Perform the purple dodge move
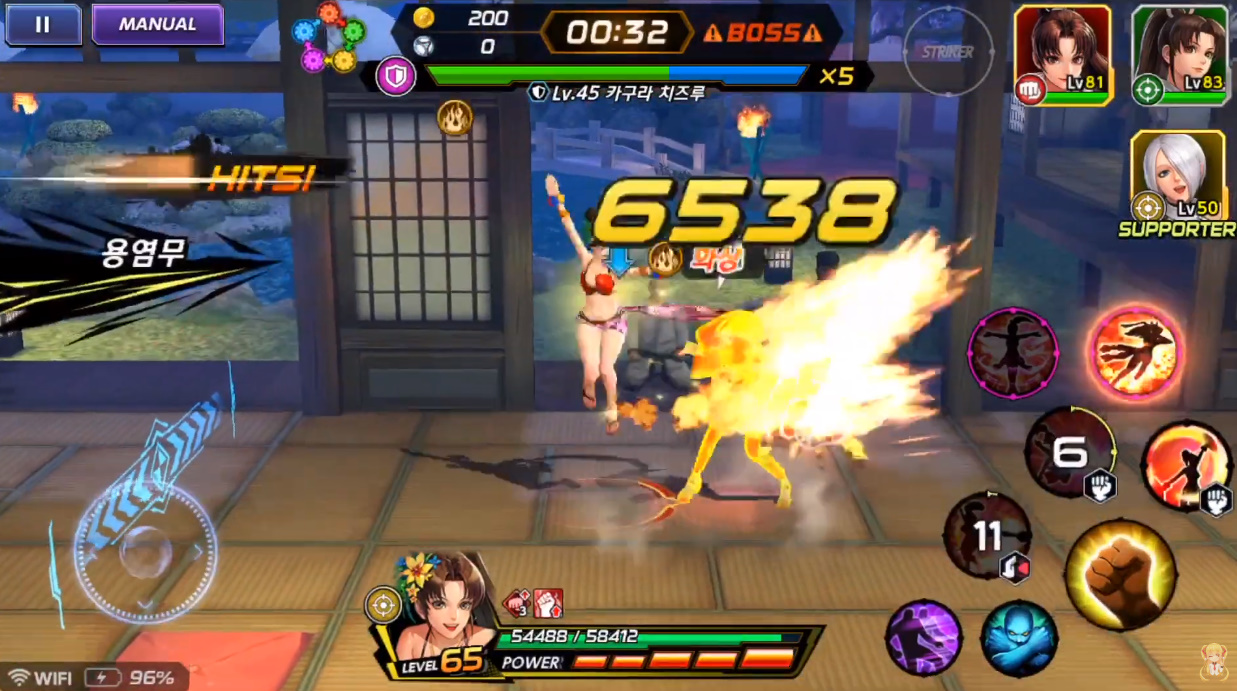1237x691 pixels. point(923,637)
